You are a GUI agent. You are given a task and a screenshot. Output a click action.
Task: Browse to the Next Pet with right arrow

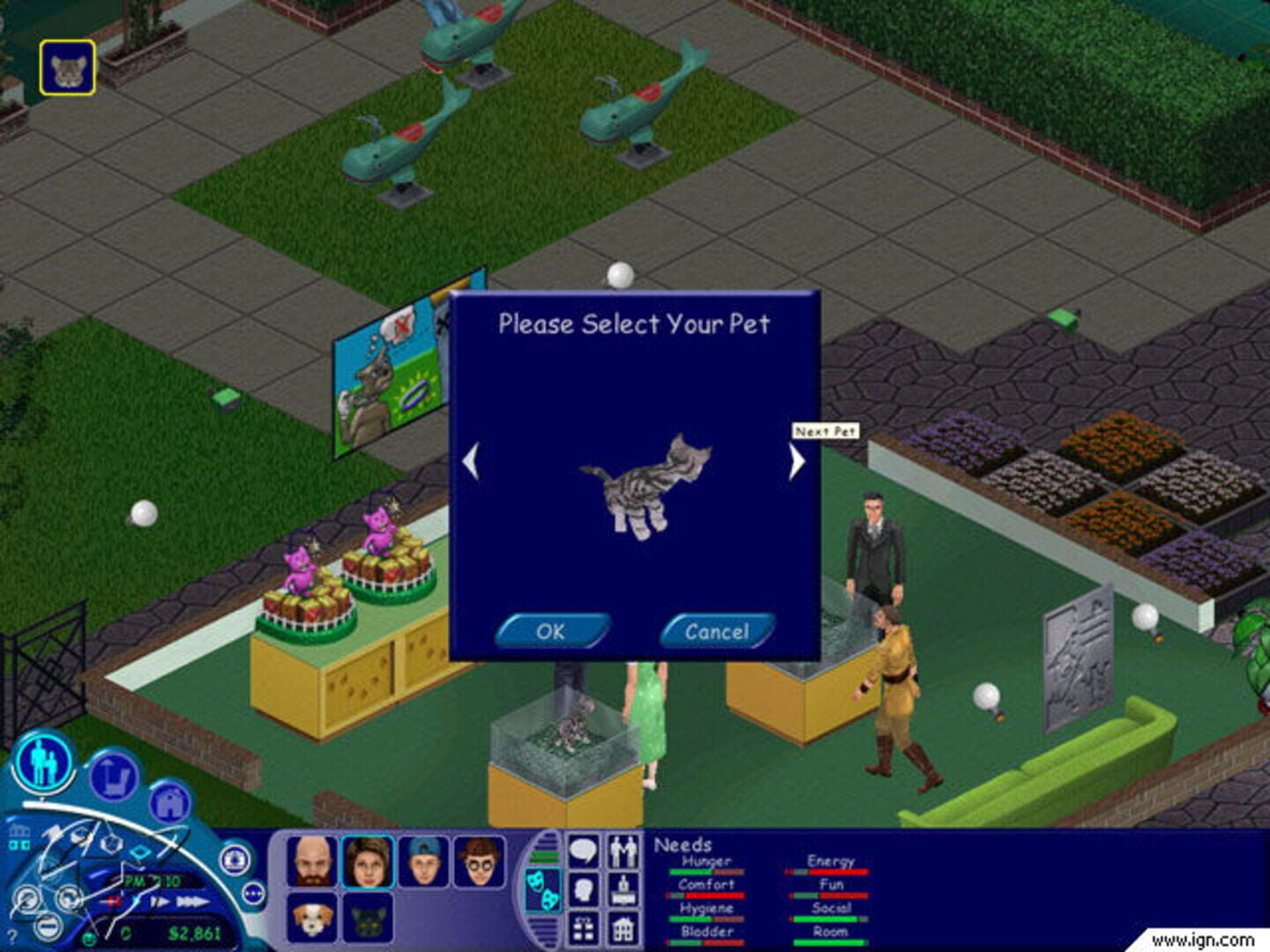click(x=795, y=462)
